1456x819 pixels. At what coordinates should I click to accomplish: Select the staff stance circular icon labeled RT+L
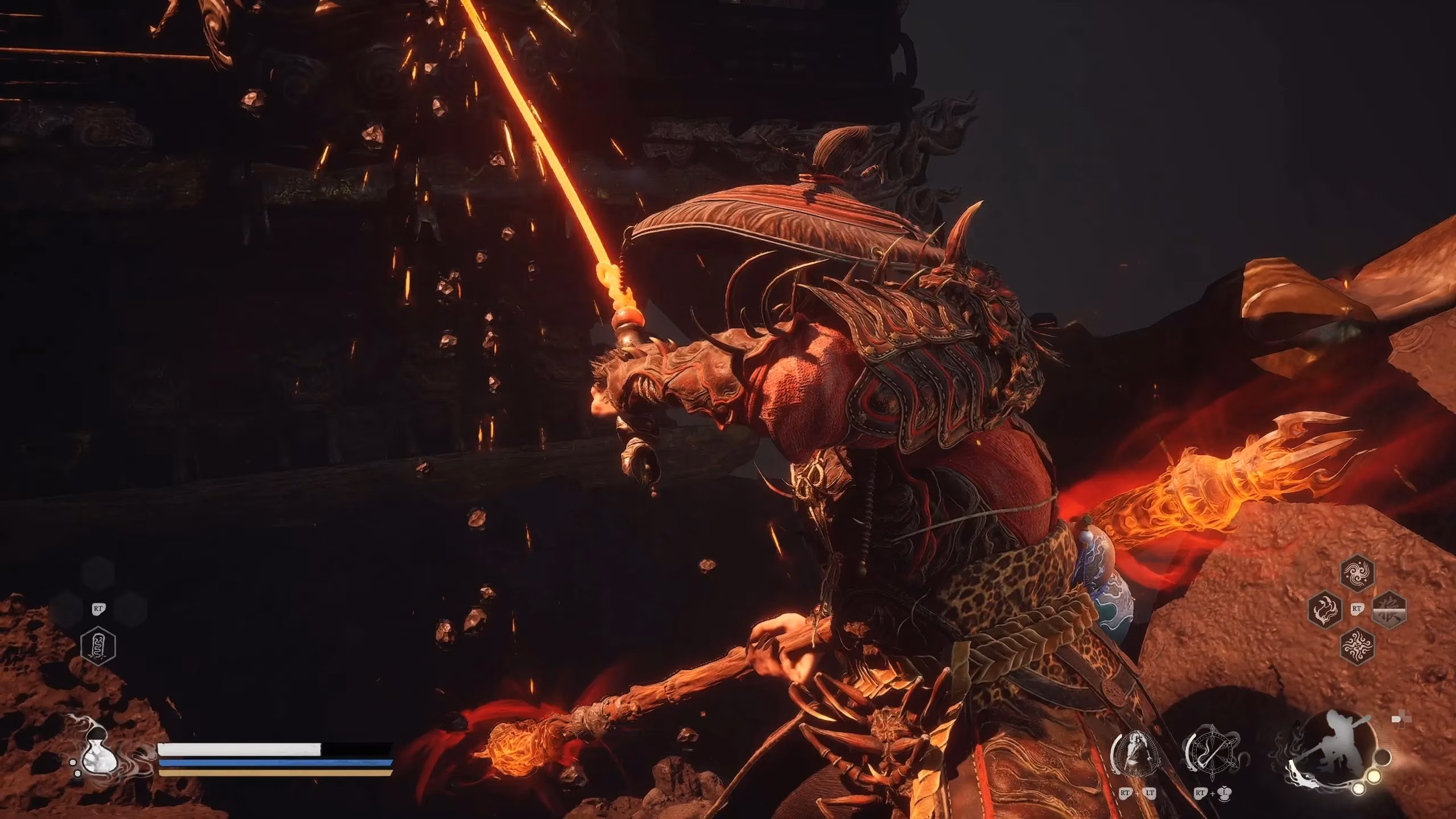tap(1212, 751)
